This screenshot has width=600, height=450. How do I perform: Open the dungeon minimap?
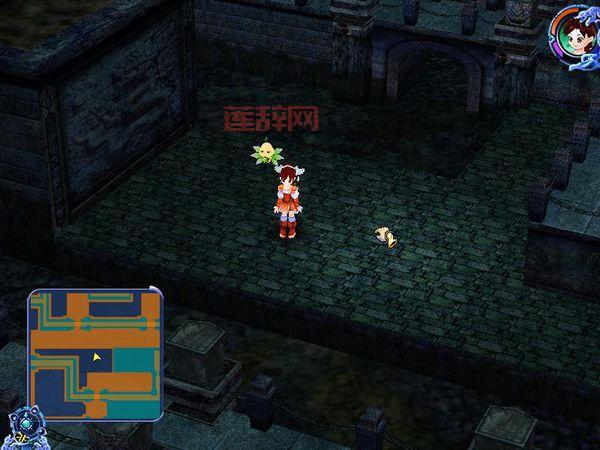(x=96, y=353)
